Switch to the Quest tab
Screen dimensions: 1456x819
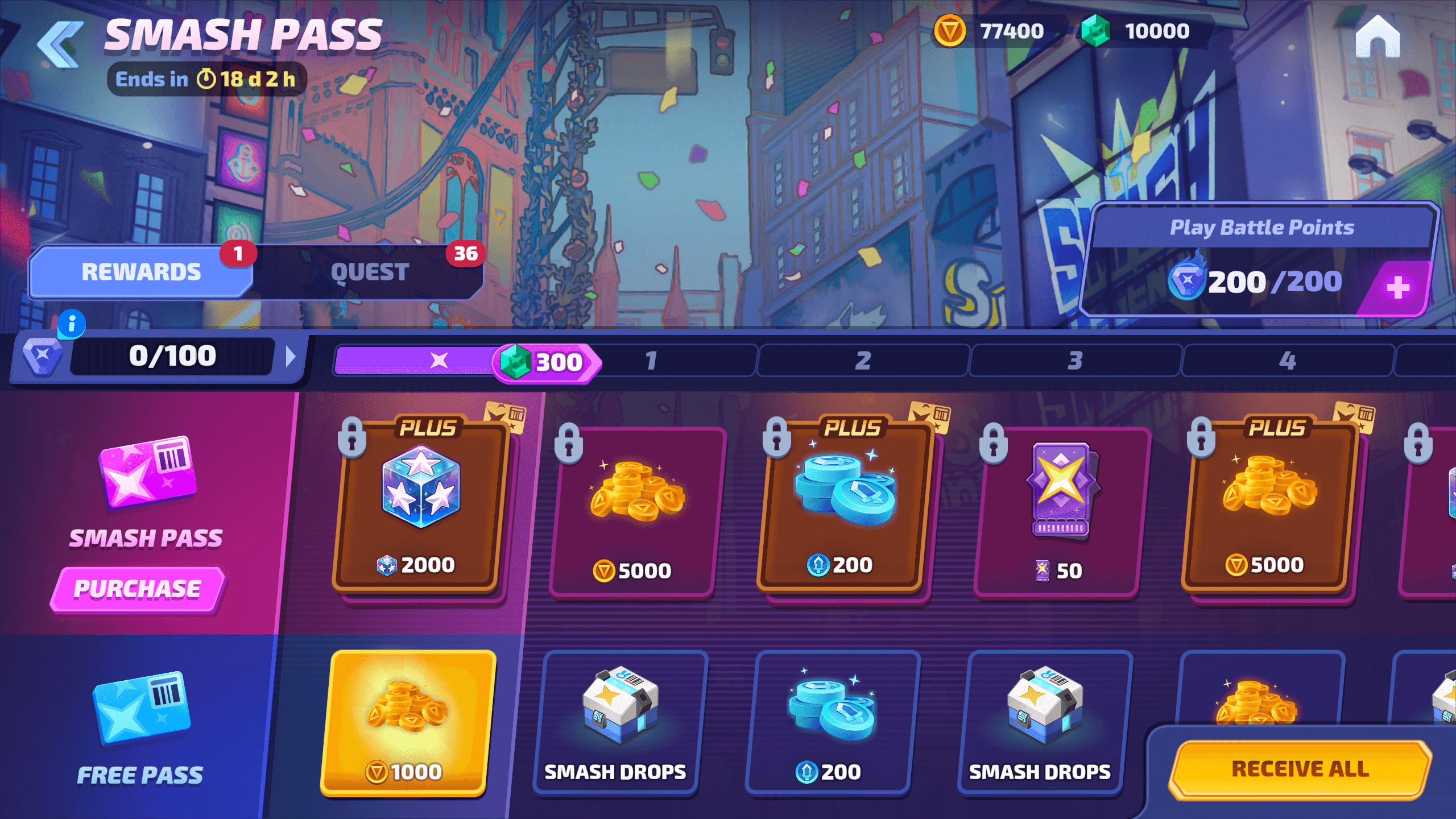tap(370, 272)
